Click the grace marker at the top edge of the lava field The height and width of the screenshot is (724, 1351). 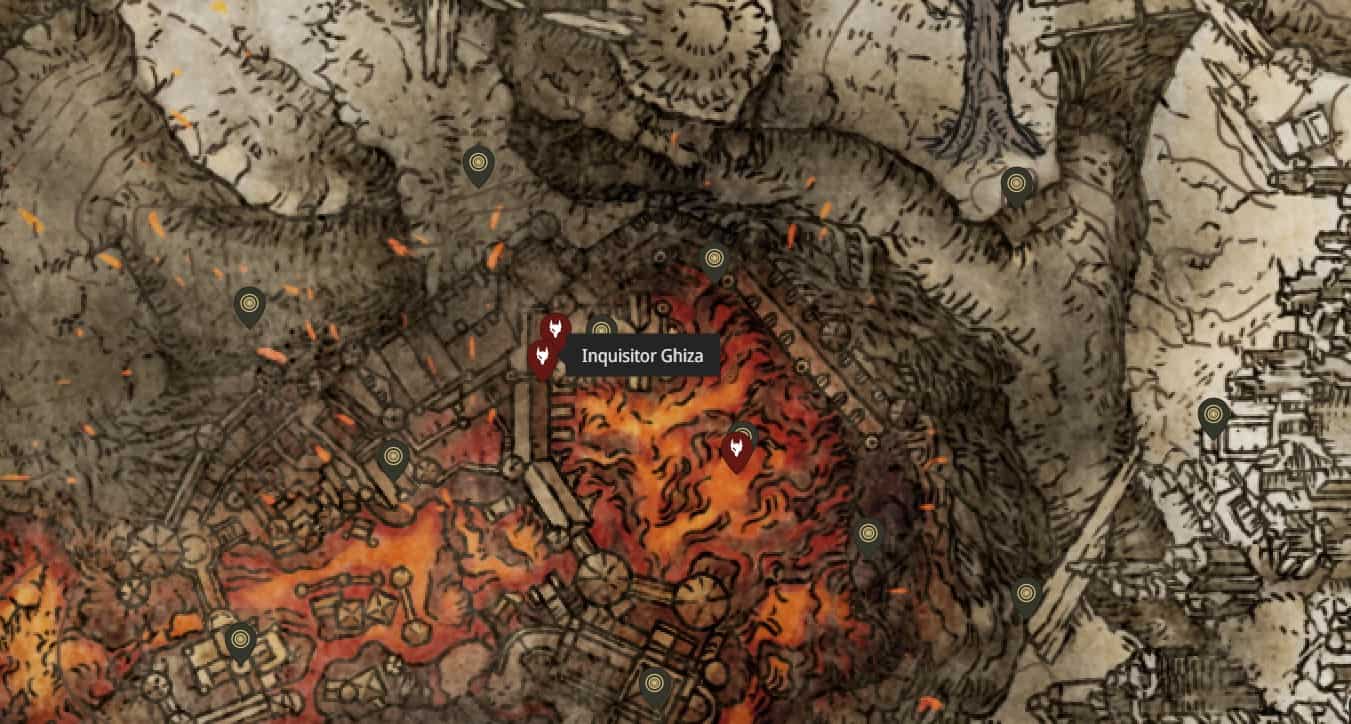[x=713, y=255]
